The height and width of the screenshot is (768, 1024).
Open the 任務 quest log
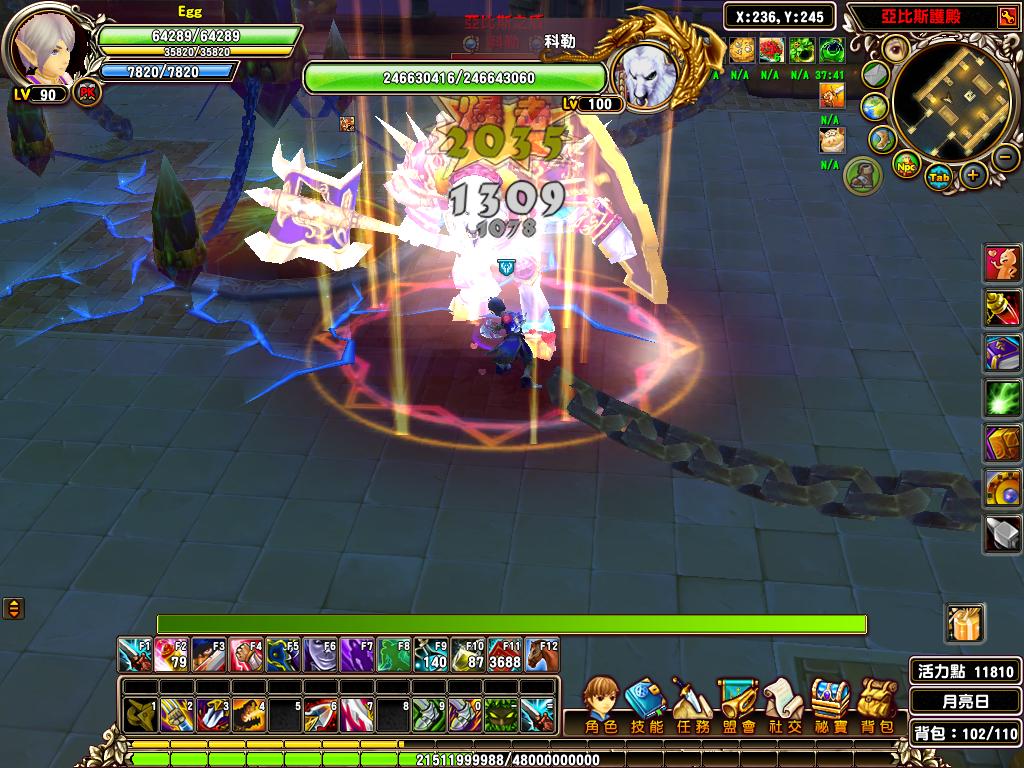(691, 703)
